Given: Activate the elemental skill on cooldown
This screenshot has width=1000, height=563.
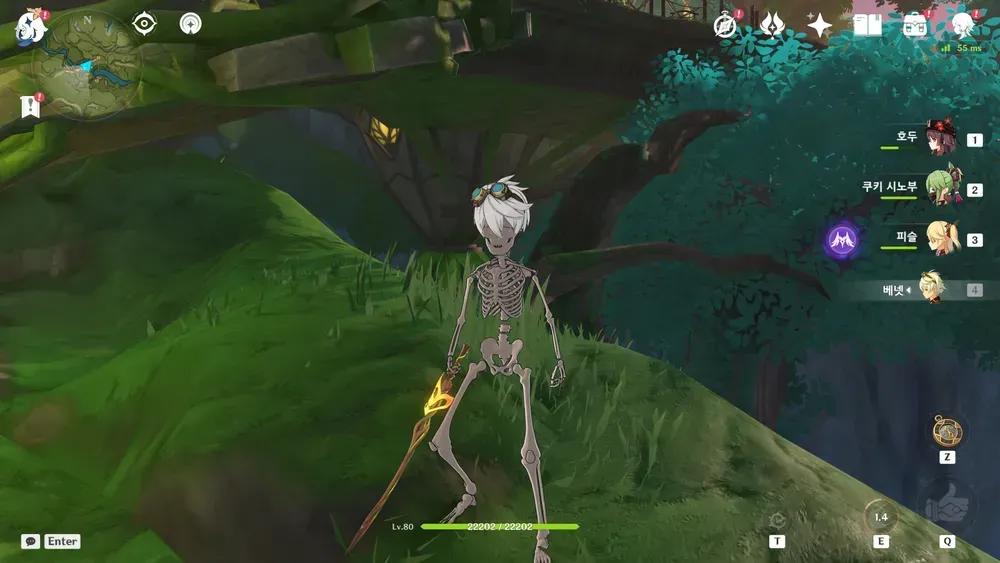Looking at the screenshot, I should coord(880,516).
